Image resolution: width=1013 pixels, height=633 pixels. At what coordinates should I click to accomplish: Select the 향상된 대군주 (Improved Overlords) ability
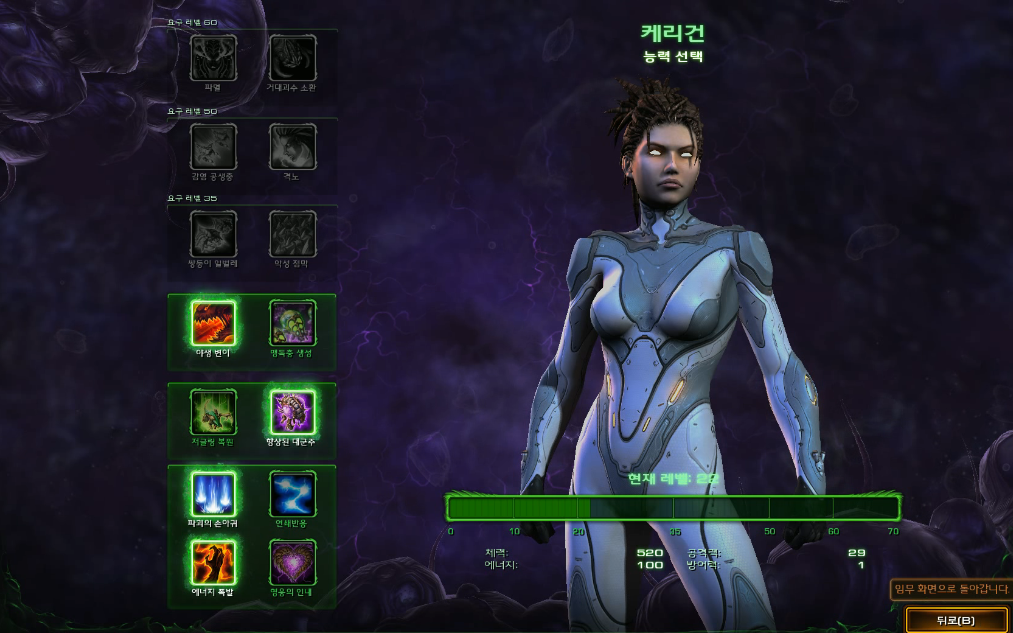292,412
